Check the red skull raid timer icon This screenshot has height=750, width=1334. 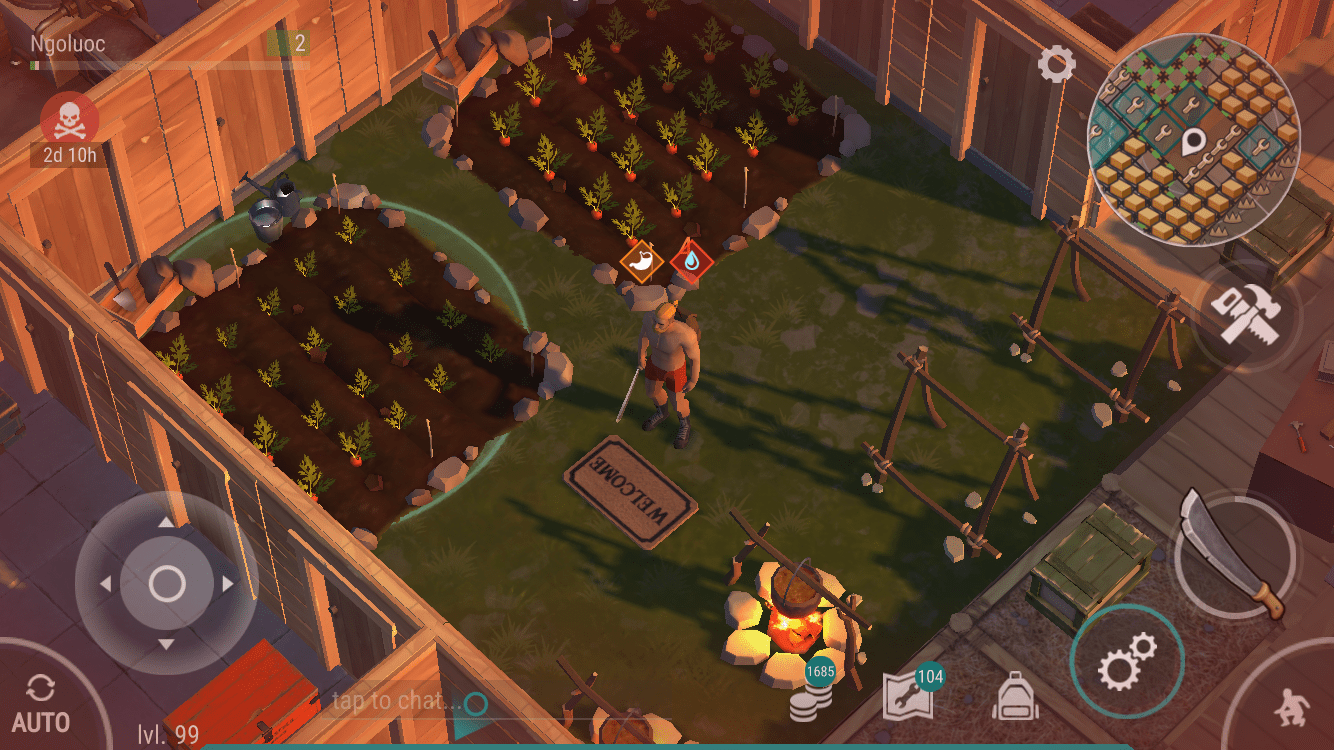69,122
